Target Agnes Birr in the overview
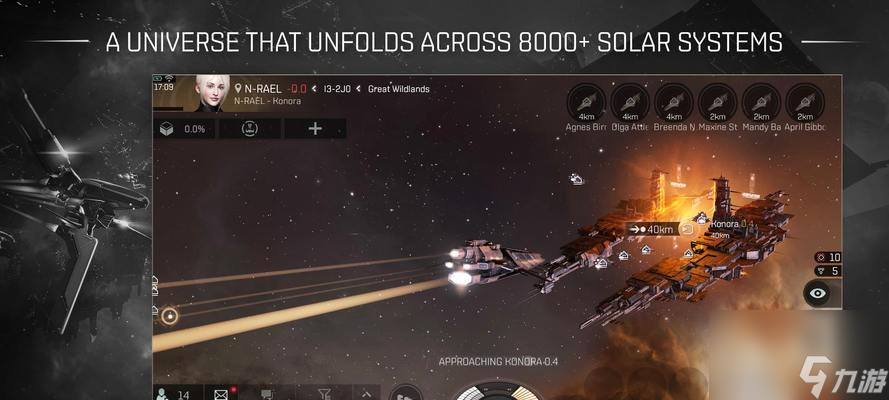The width and height of the screenshot is (889, 400). coord(587,101)
